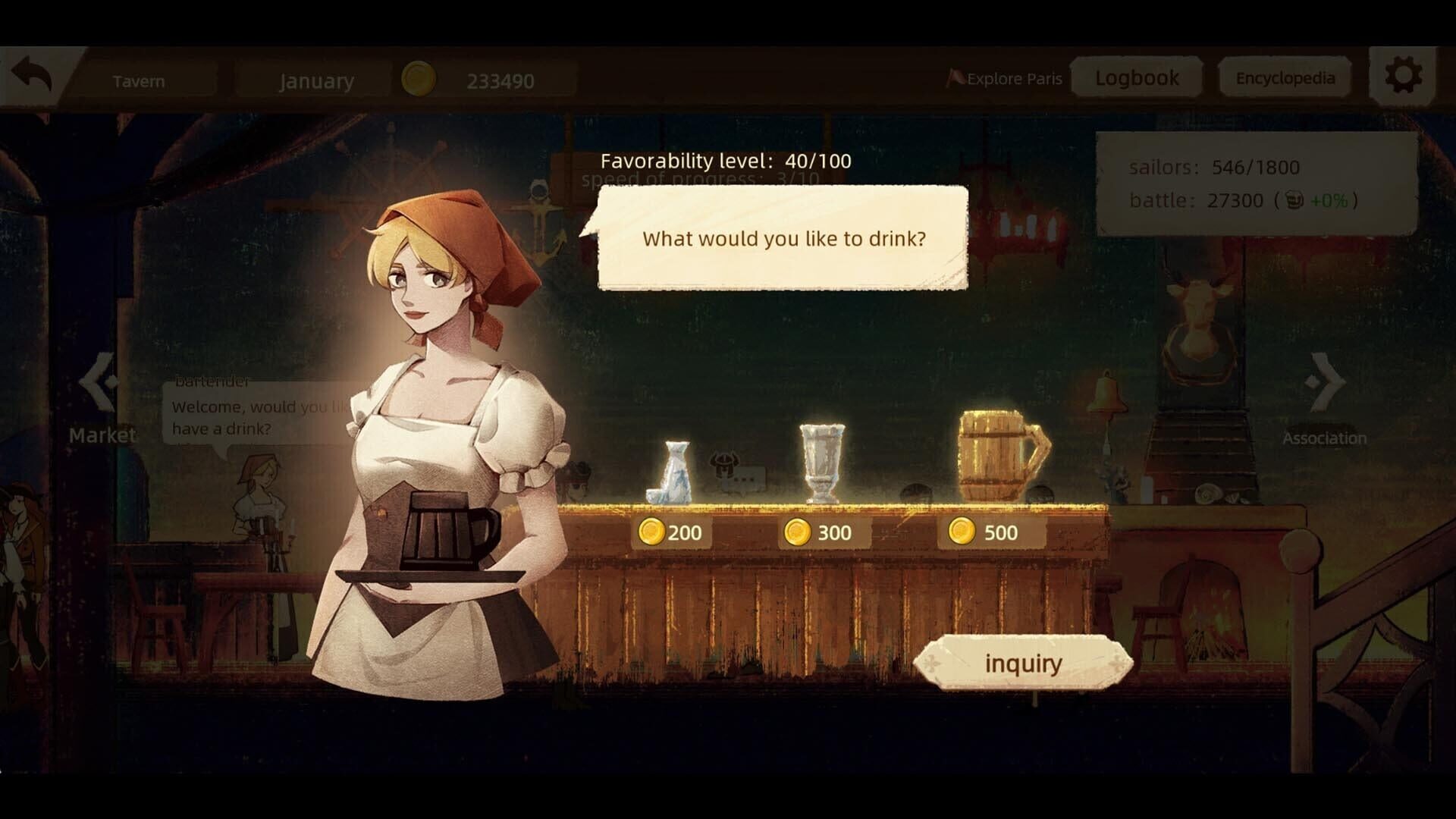
Task: Click the Favorability level 40/100 progress display
Action: click(x=725, y=161)
